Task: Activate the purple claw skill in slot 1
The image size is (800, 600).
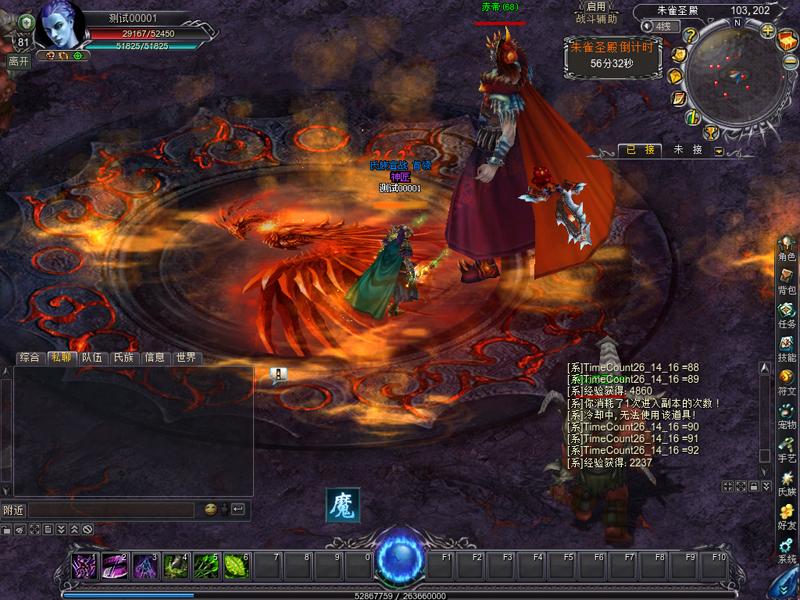Action: click(85, 566)
